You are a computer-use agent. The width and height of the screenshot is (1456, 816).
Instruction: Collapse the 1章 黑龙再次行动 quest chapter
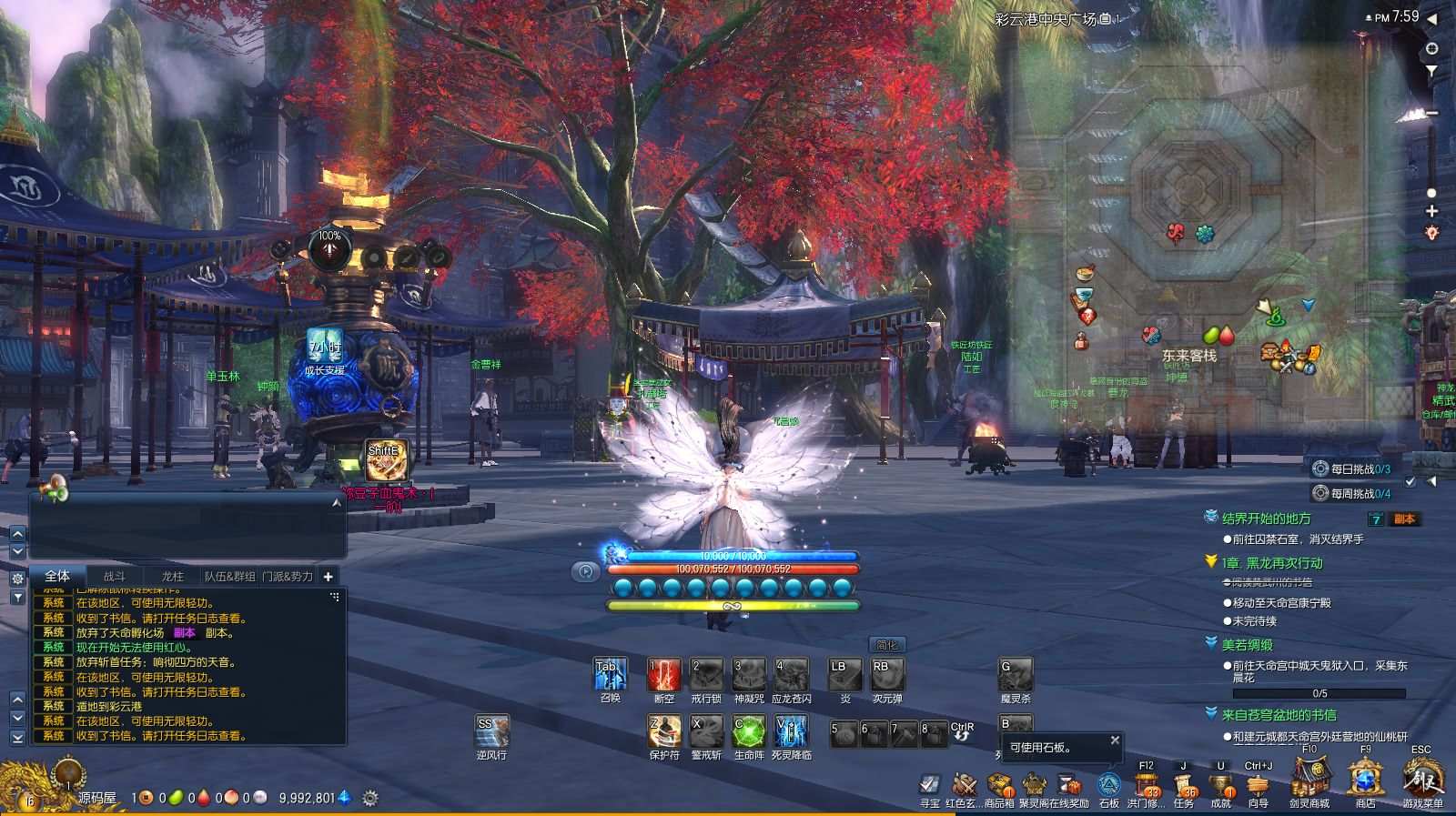pyautogui.click(x=1210, y=562)
